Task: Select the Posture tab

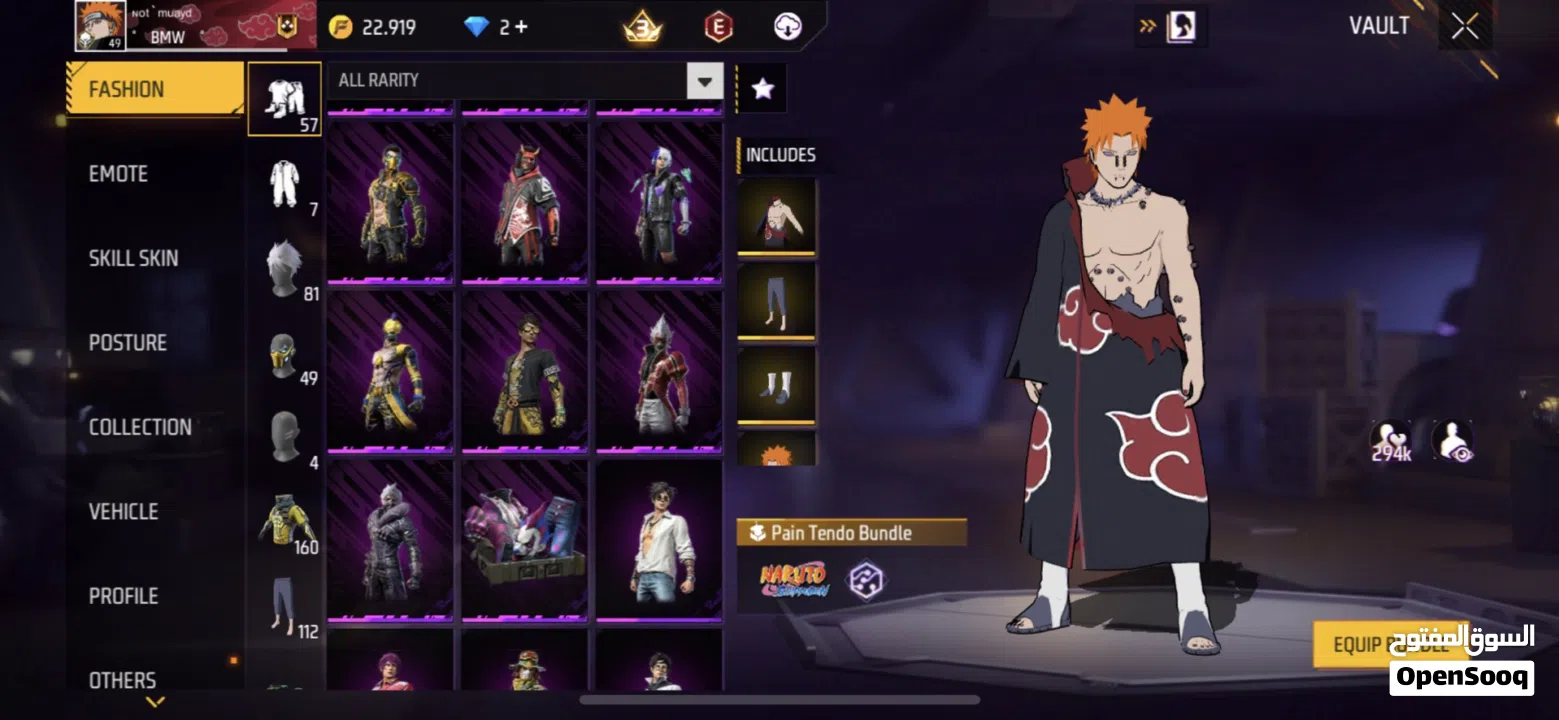Action: point(127,343)
